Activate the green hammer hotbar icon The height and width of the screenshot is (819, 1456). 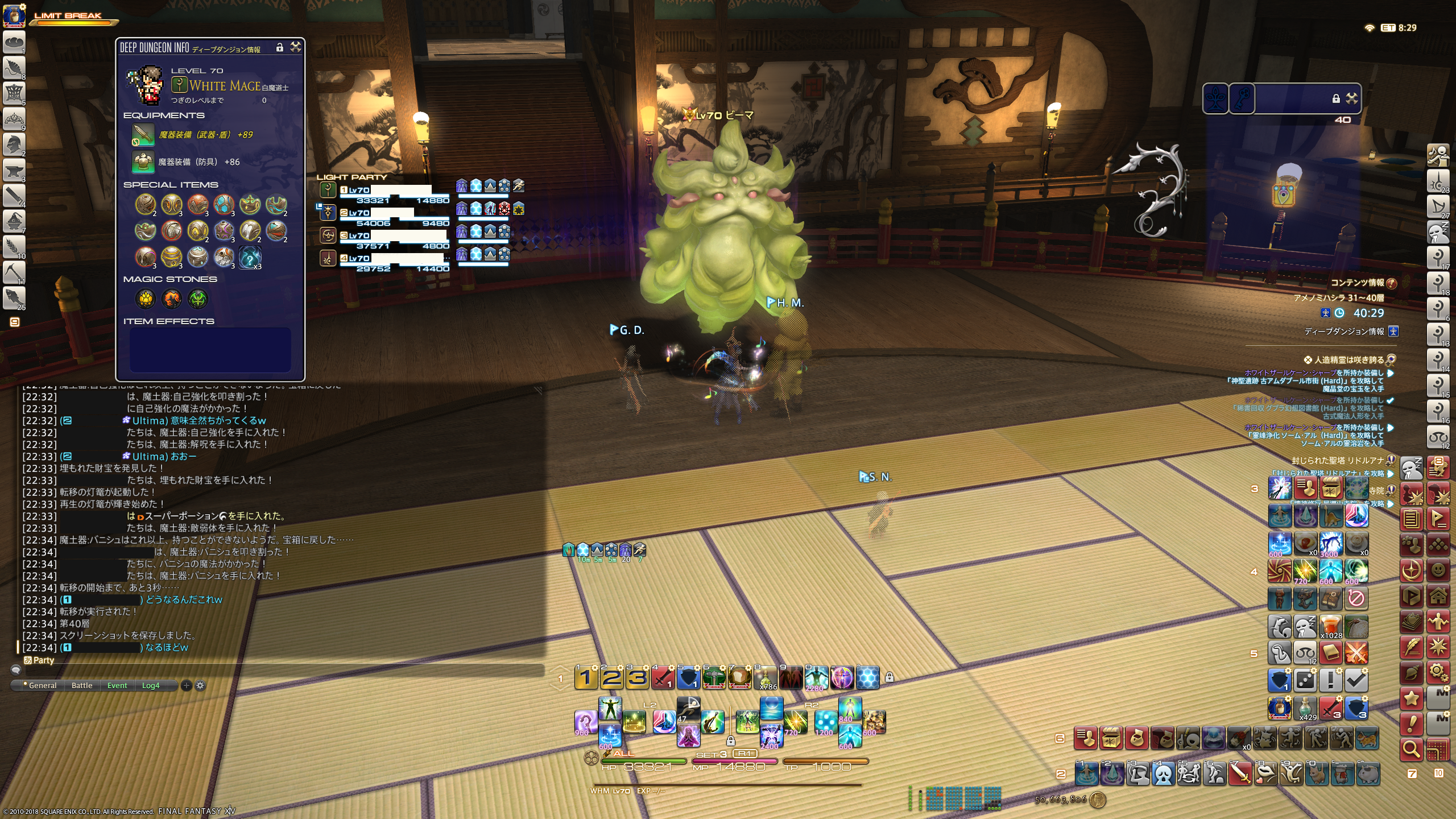tap(713, 677)
